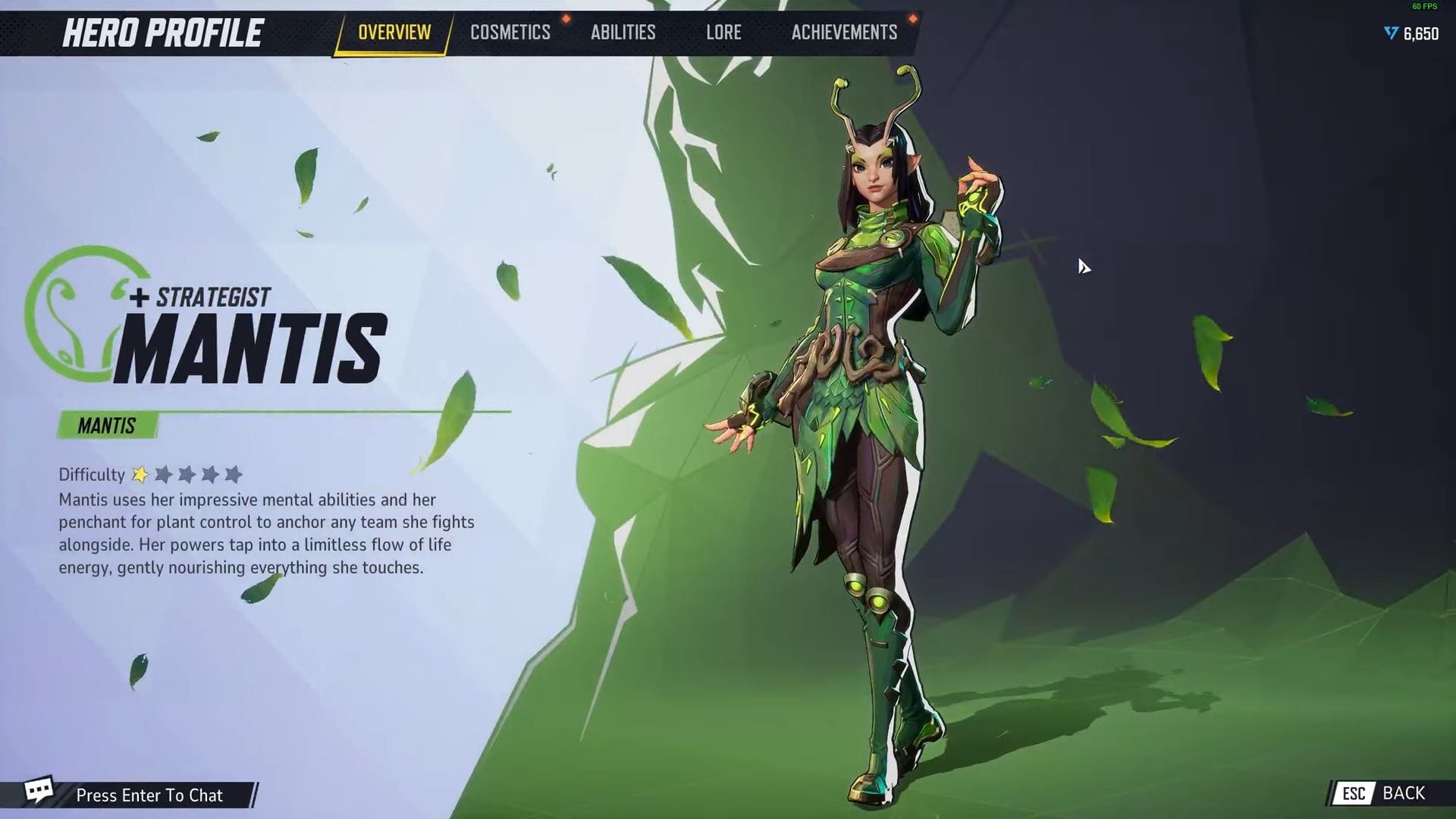Switch to the Cosmetics tab
Image resolution: width=1456 pixels, height=819 pixels.
(510, 33)
